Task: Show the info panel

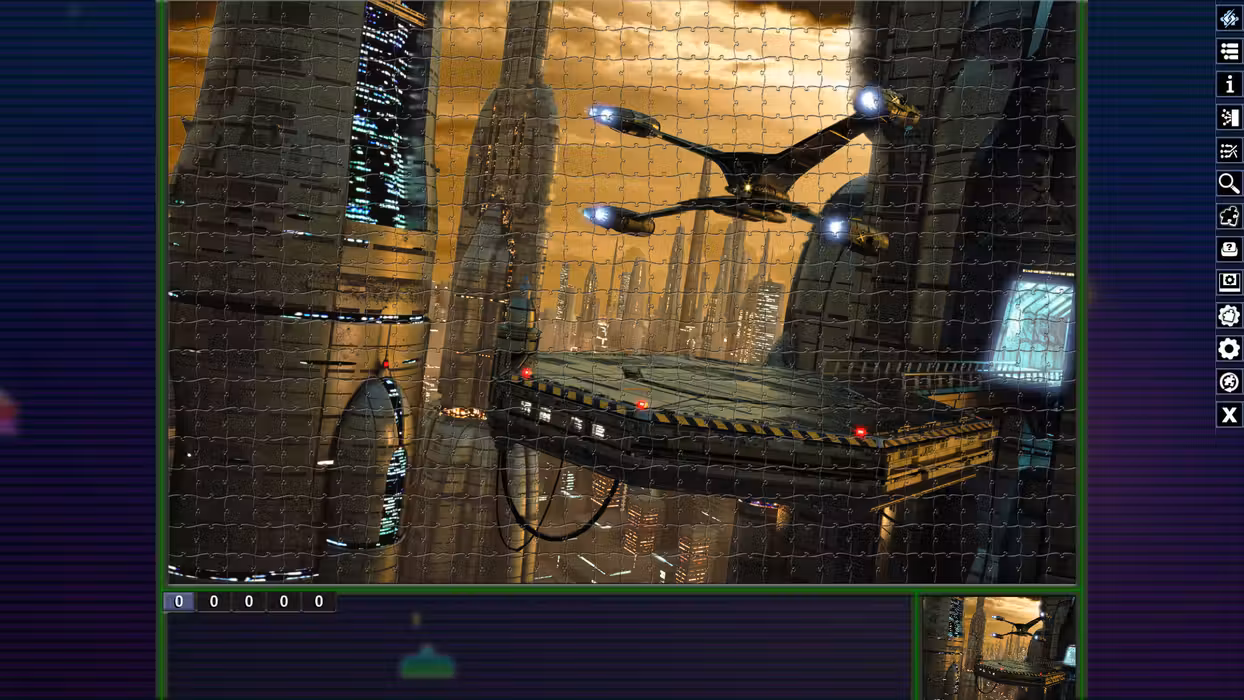Action: coord(1229,84)
